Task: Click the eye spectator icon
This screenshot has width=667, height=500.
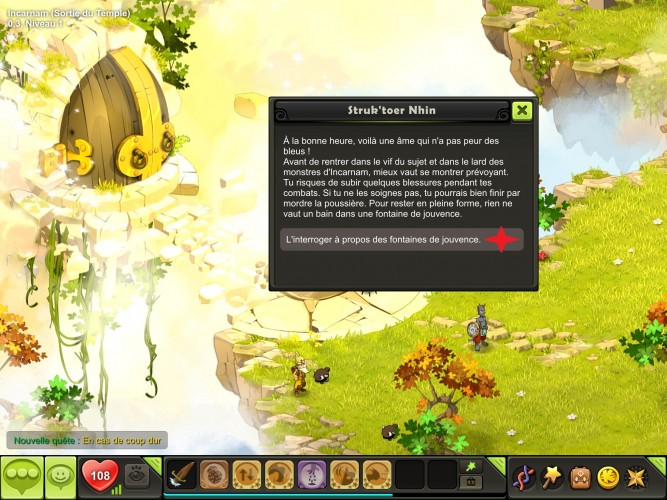Action: pos(139,475)
